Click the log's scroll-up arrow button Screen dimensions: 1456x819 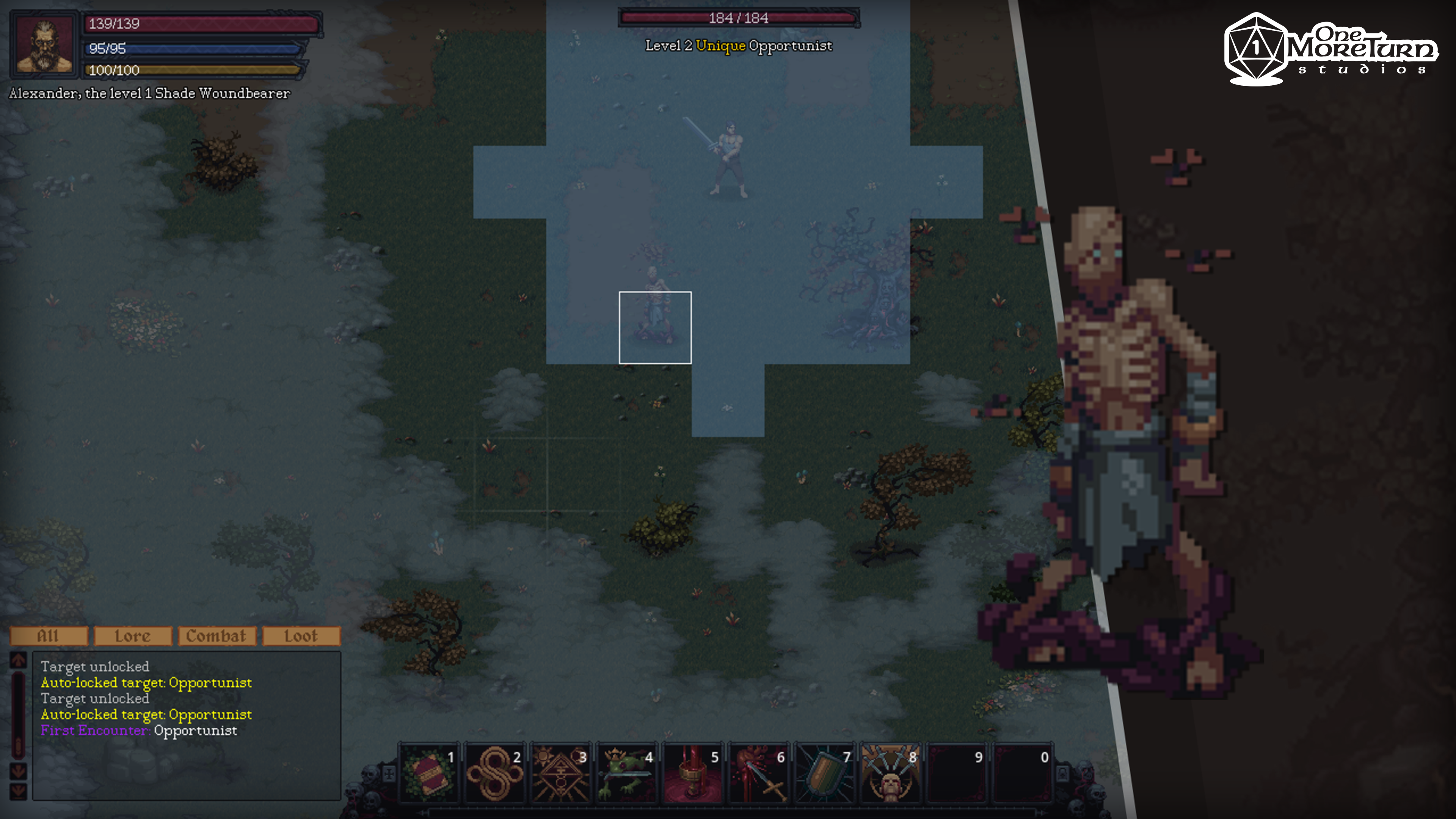point(18,660)
